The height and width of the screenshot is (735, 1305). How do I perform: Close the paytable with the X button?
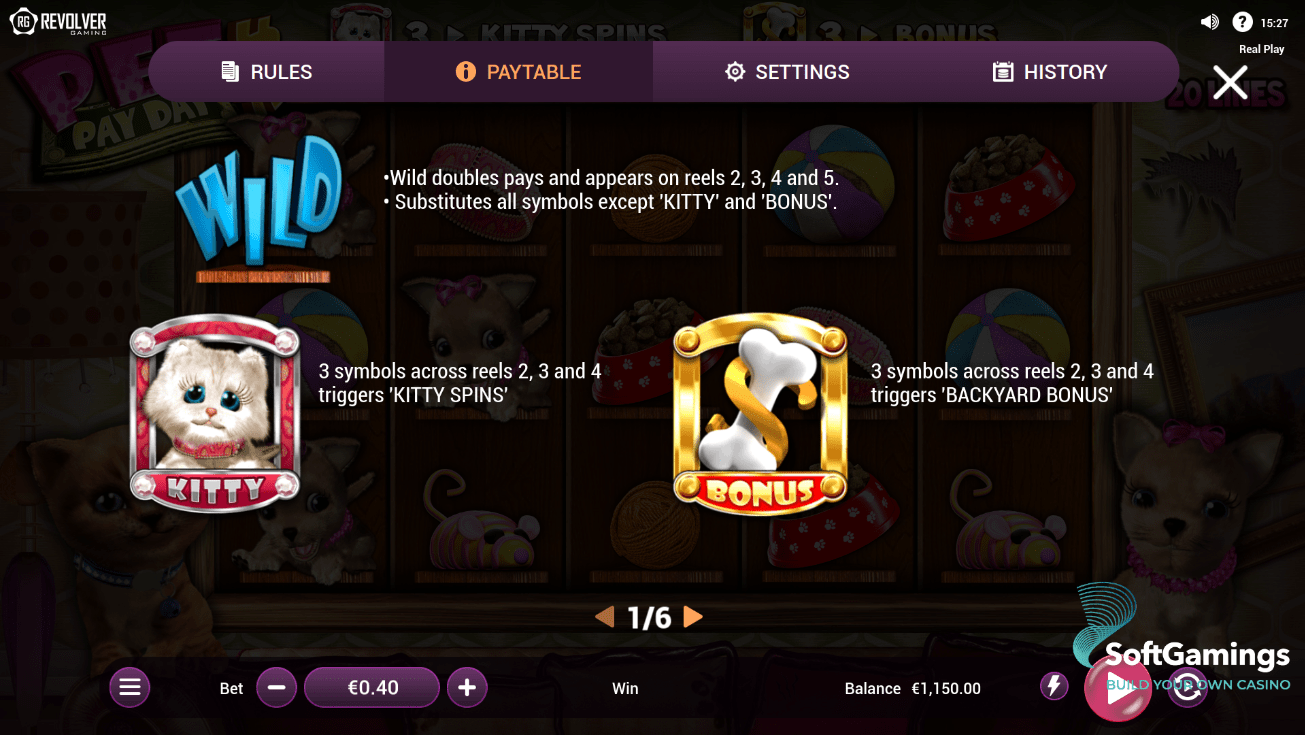point(1229,82)
